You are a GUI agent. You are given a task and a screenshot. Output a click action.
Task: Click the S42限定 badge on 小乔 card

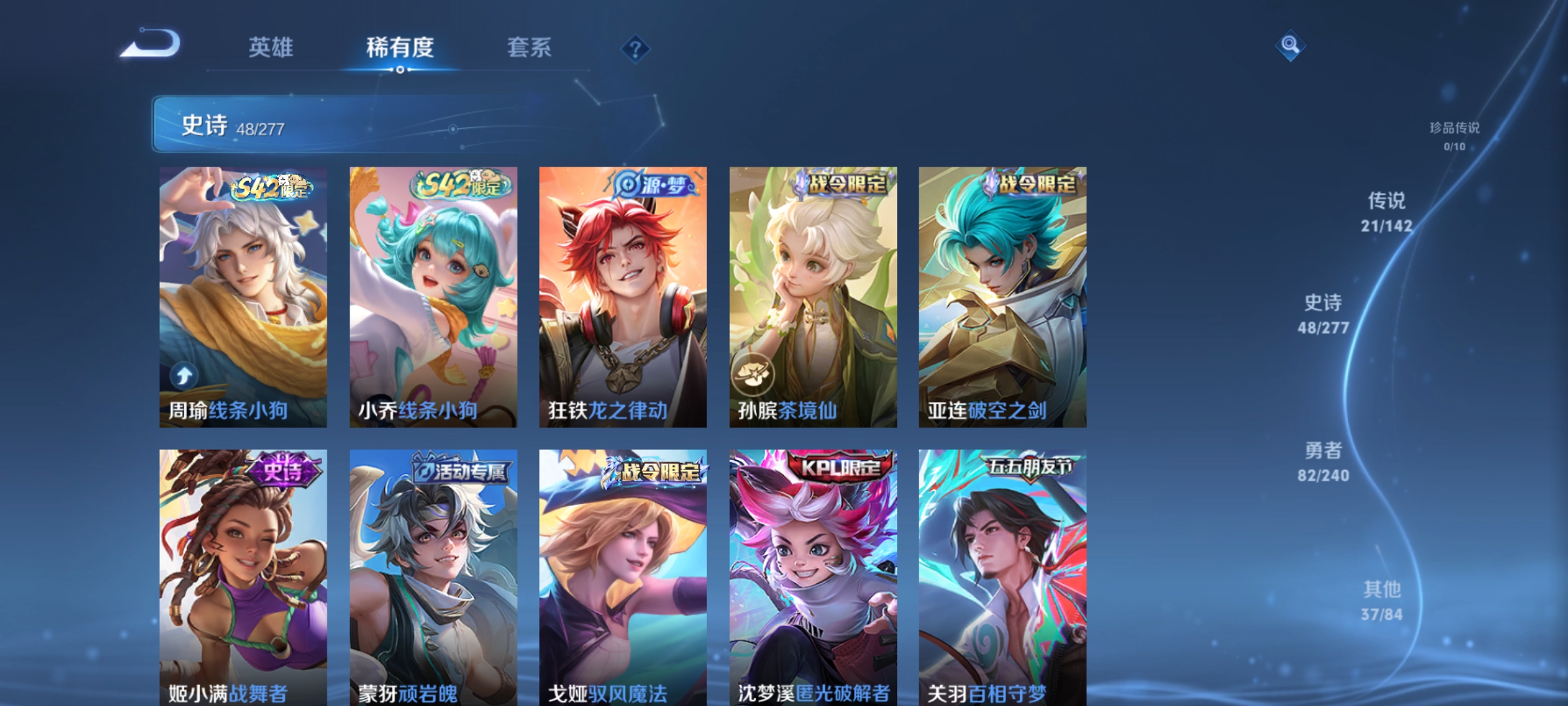(457, 186)
